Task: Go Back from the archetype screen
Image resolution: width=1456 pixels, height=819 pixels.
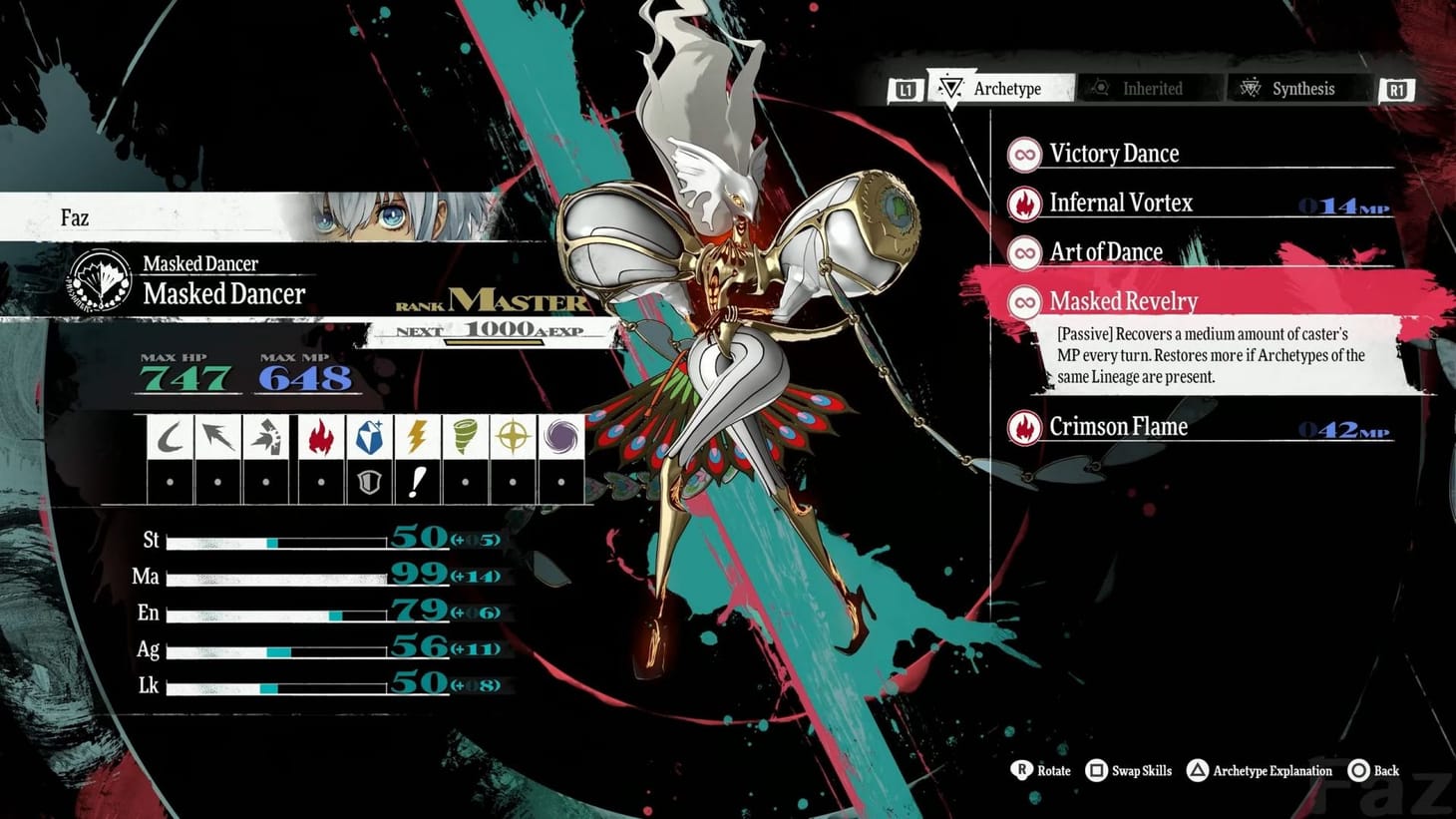Action: (x=1373, y=771)
